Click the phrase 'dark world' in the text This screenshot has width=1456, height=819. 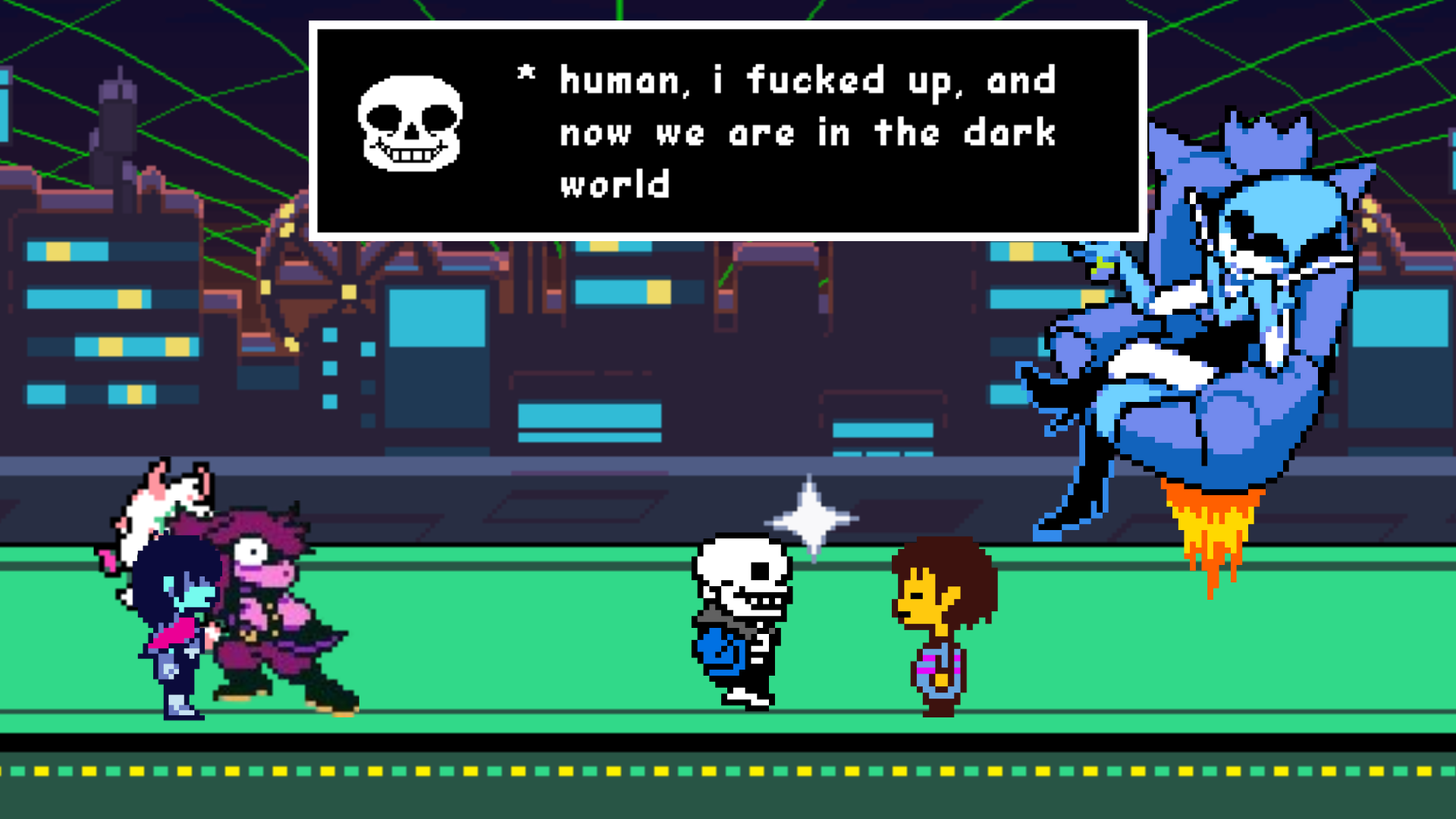(x=1009, y=135)
